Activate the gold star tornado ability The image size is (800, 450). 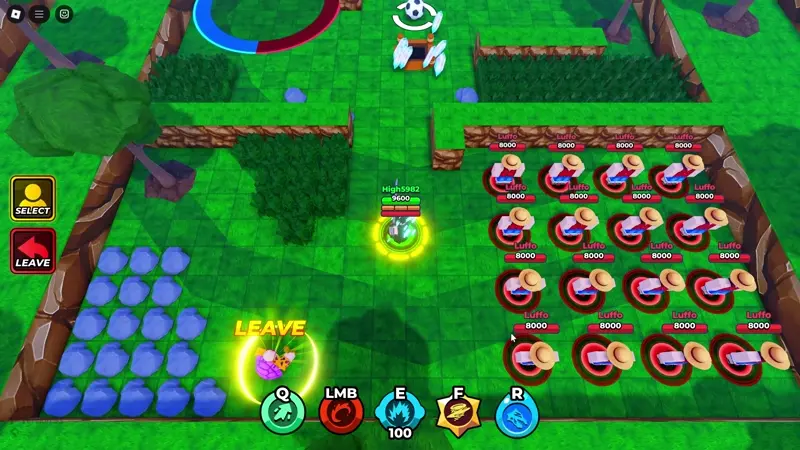pyautogui.click(x=458, y=412)
